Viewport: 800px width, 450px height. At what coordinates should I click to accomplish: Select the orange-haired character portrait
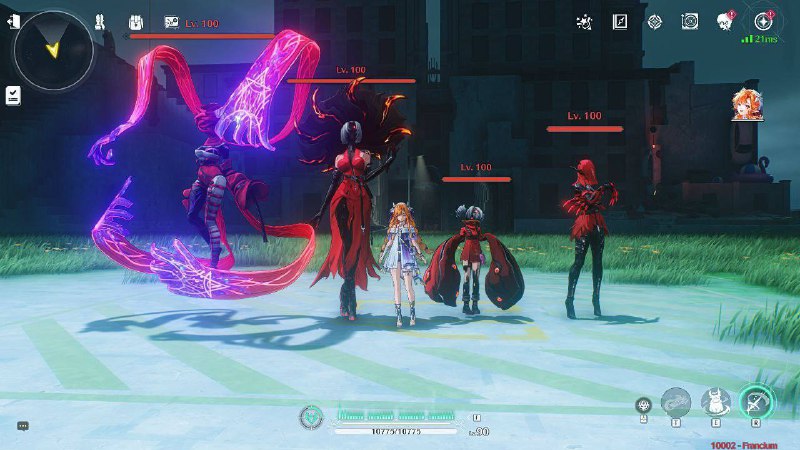(746, 103)
